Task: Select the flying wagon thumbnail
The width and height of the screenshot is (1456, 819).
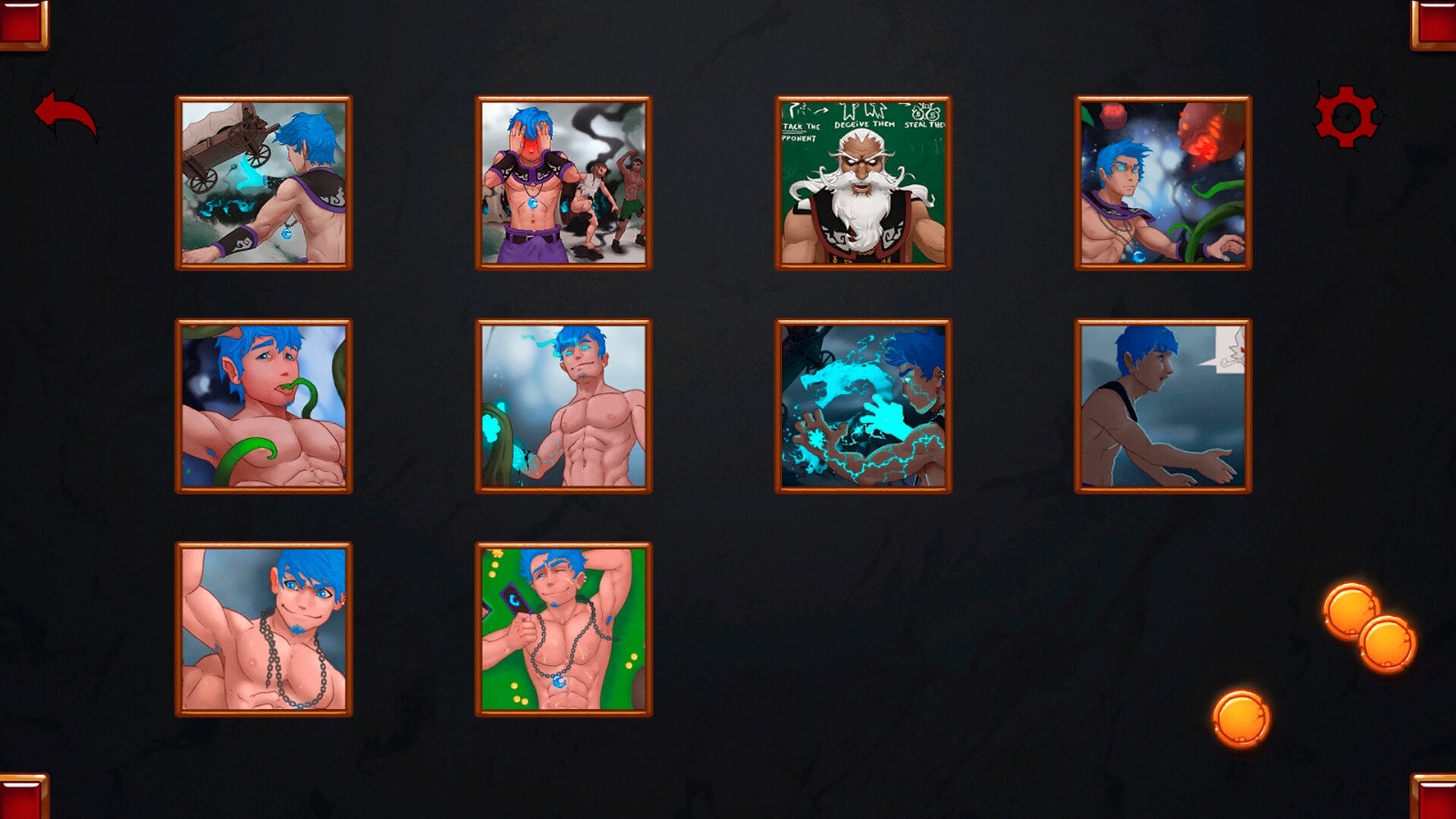Action: (x=264, y=183)
